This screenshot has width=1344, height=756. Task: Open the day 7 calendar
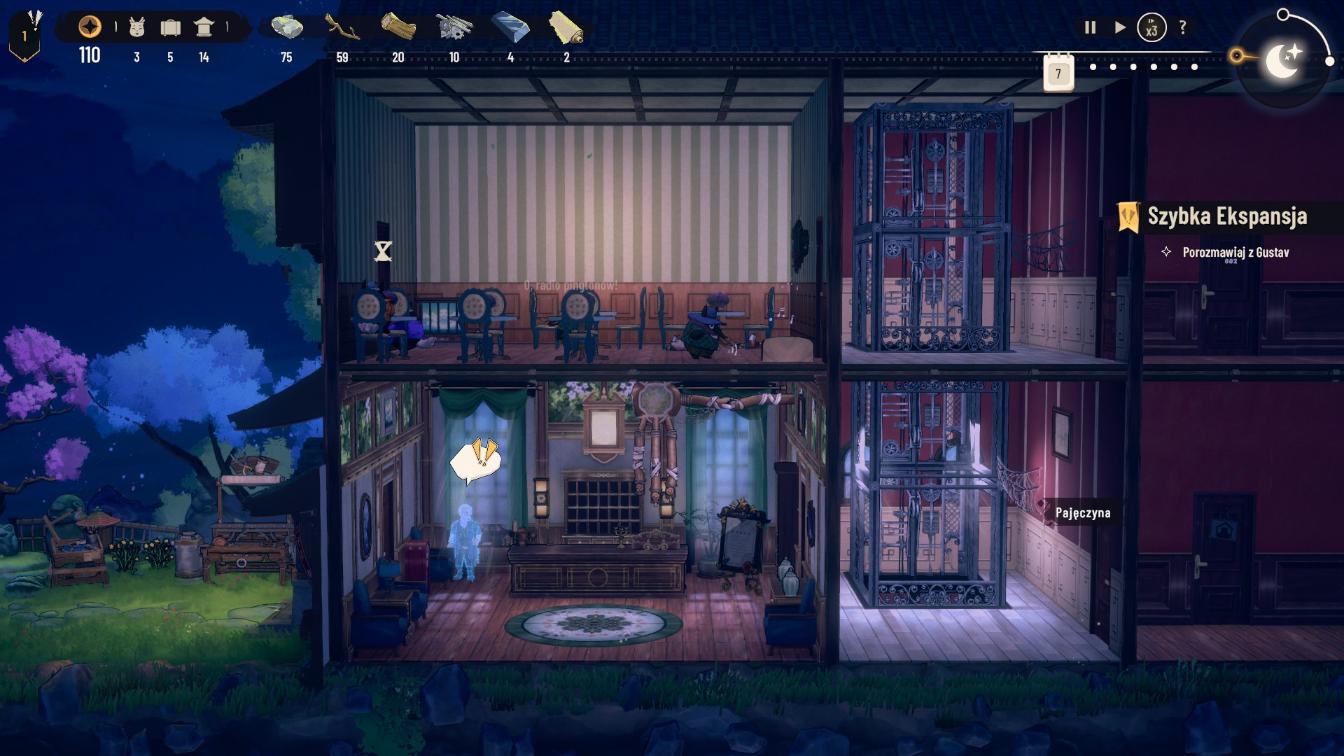pyautogui.click(x=1058, y=72)
